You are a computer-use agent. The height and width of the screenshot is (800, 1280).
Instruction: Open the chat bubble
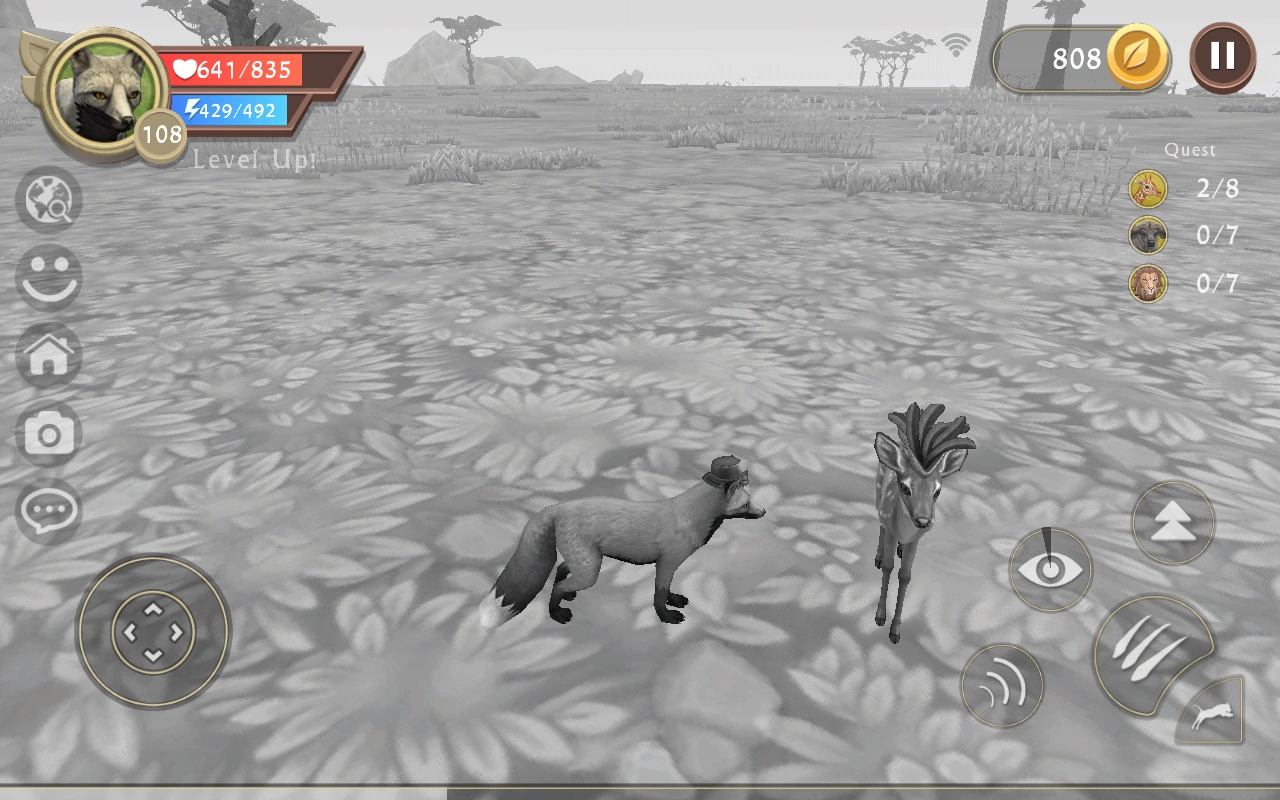50,510
